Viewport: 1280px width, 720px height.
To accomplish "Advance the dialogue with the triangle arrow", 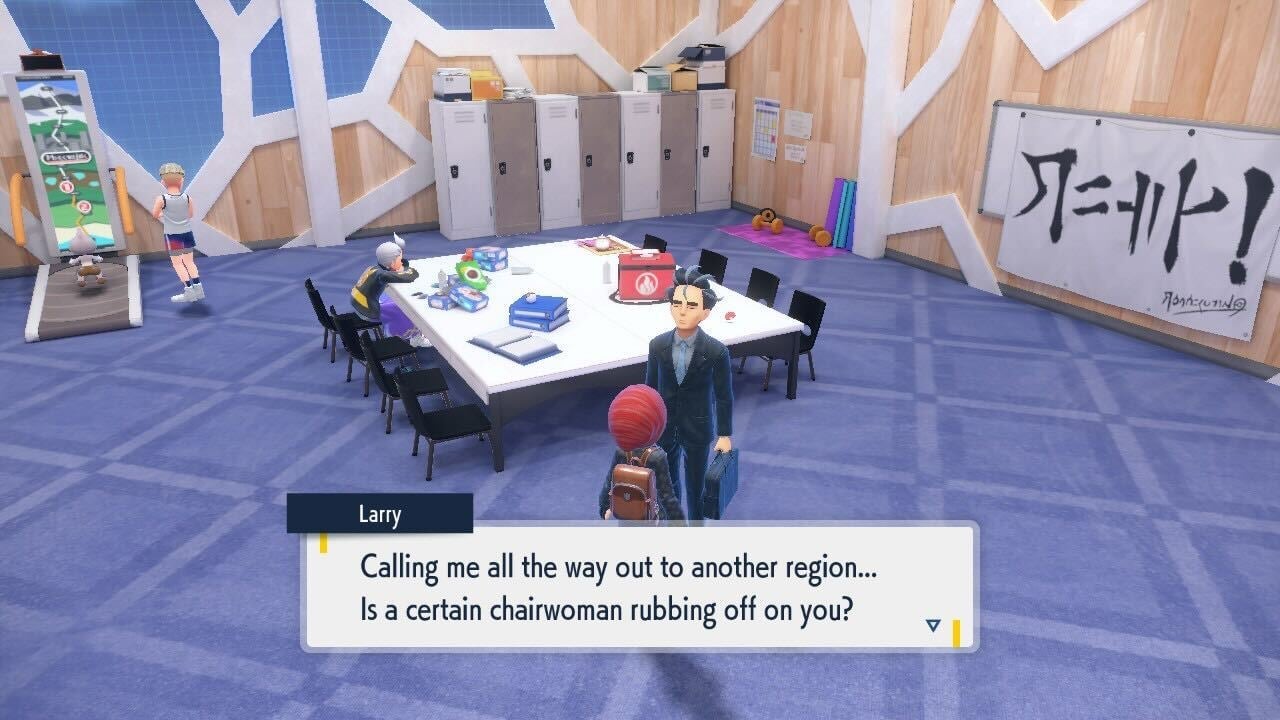I will pyautogui.click(x=932, y=622).
